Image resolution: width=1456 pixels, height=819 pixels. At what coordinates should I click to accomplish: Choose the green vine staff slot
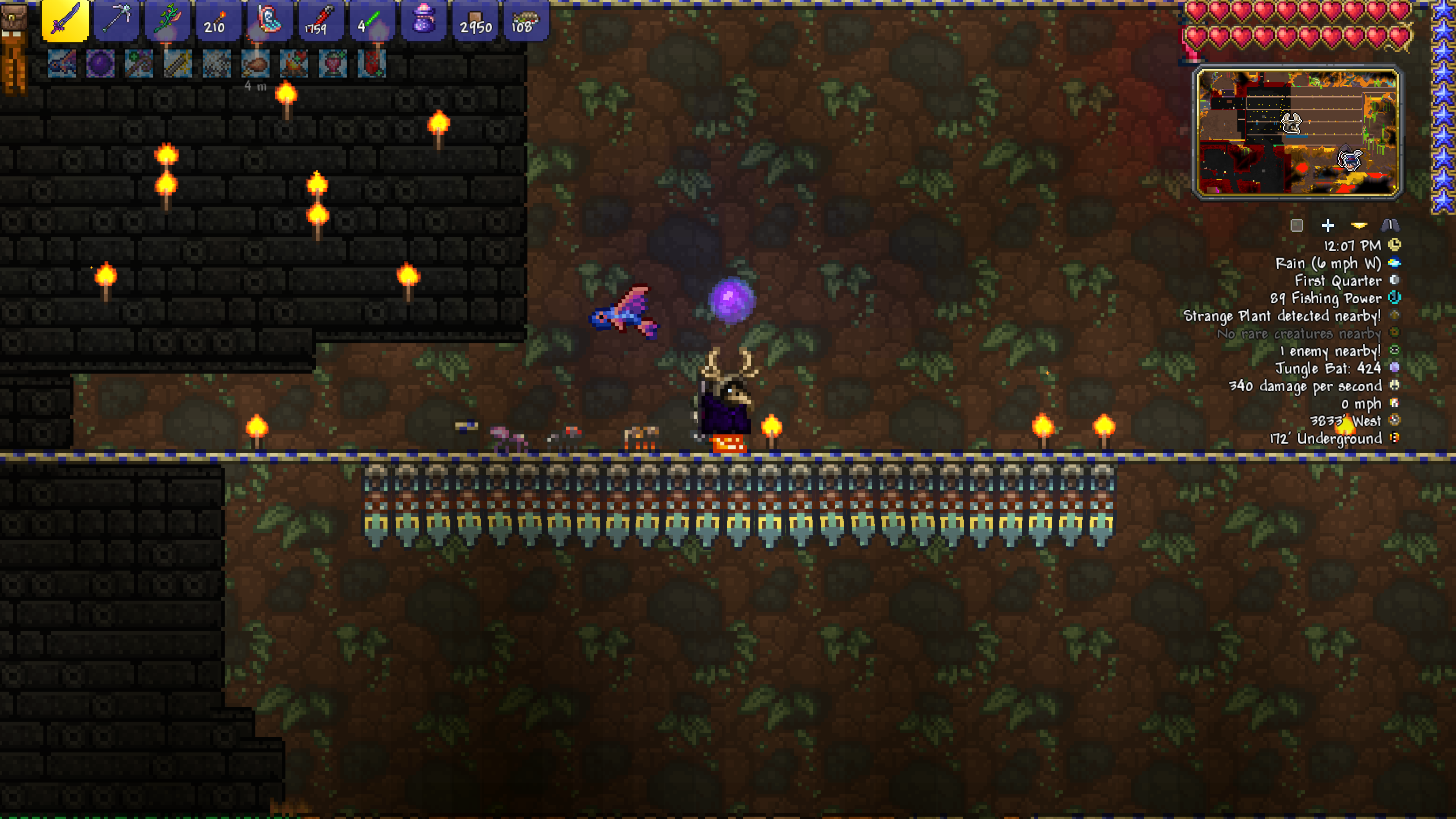click(167, 21)
